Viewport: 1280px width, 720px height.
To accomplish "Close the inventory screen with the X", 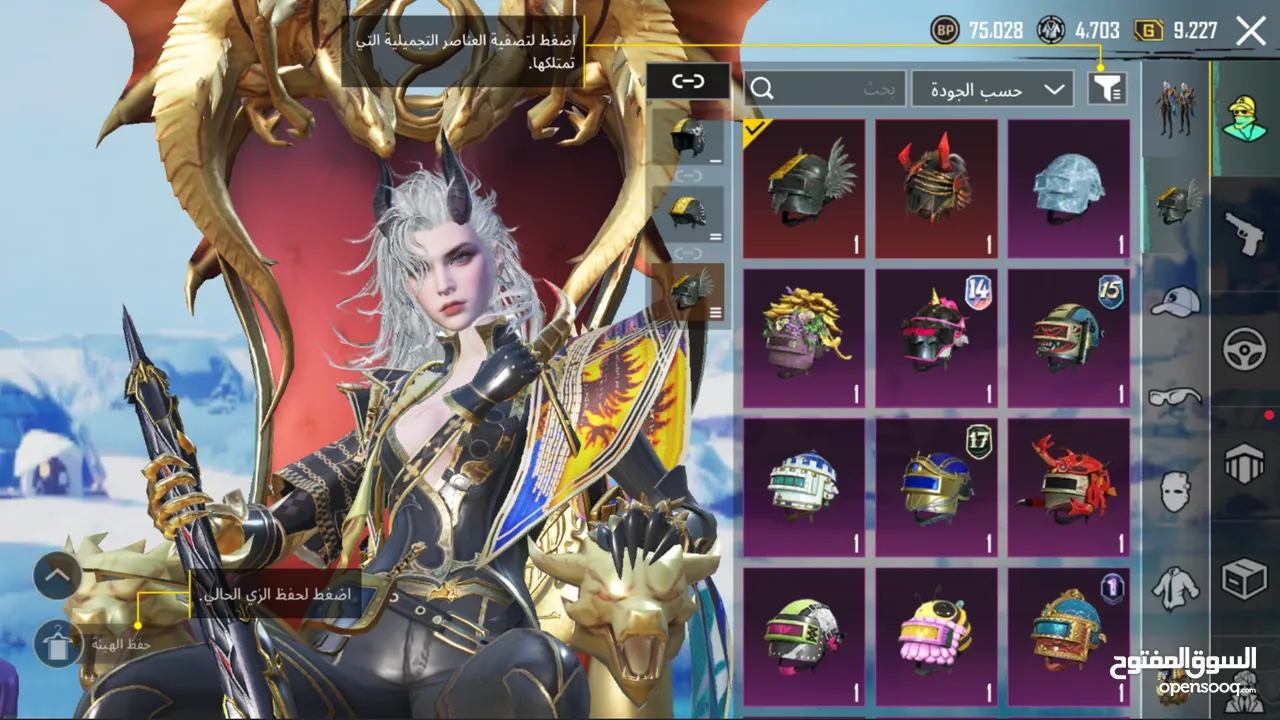I will [x=1251, y=31].
